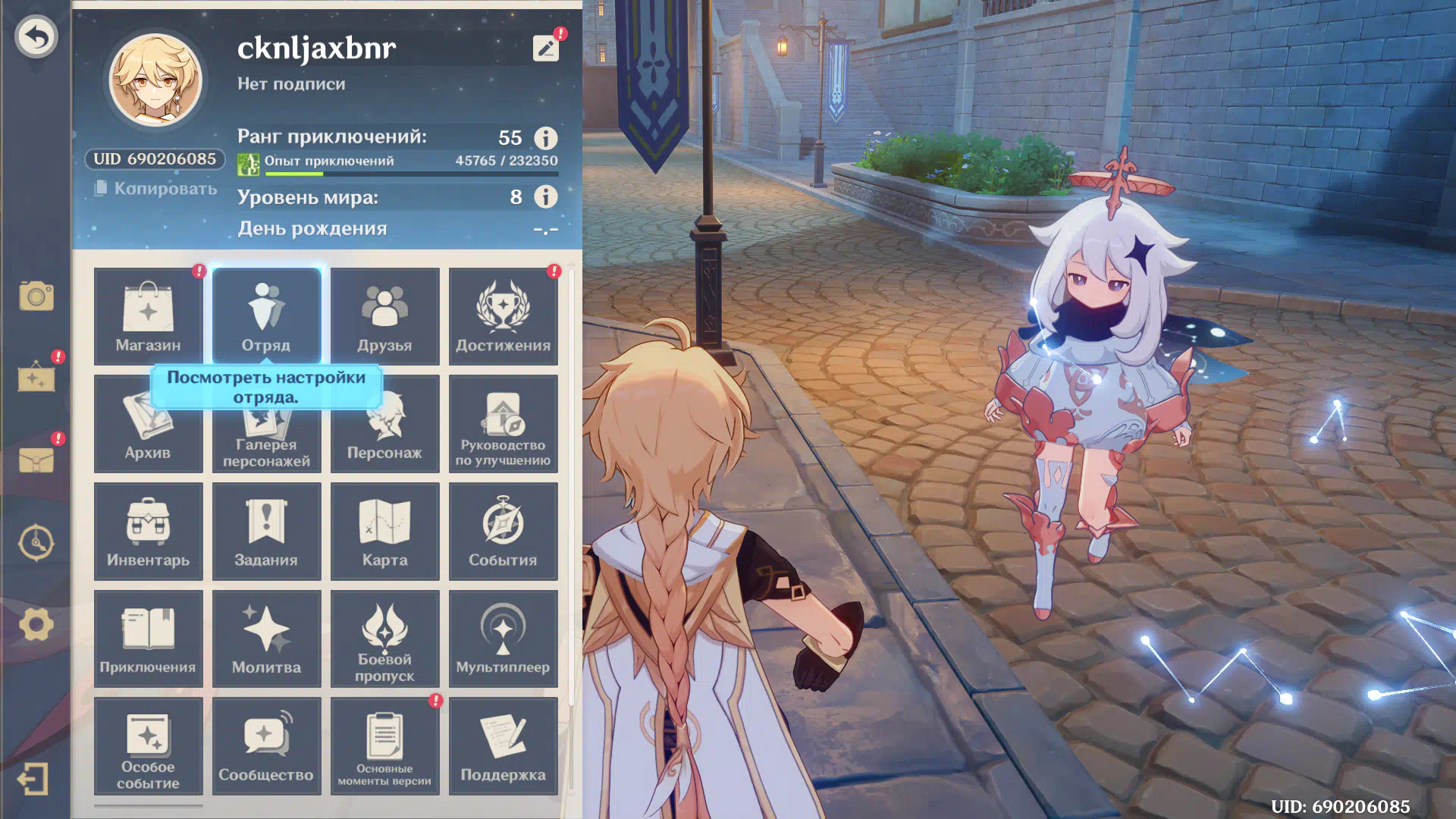Open the camera photo mode
Screen dimensions: 1456x819
point(36,296)
